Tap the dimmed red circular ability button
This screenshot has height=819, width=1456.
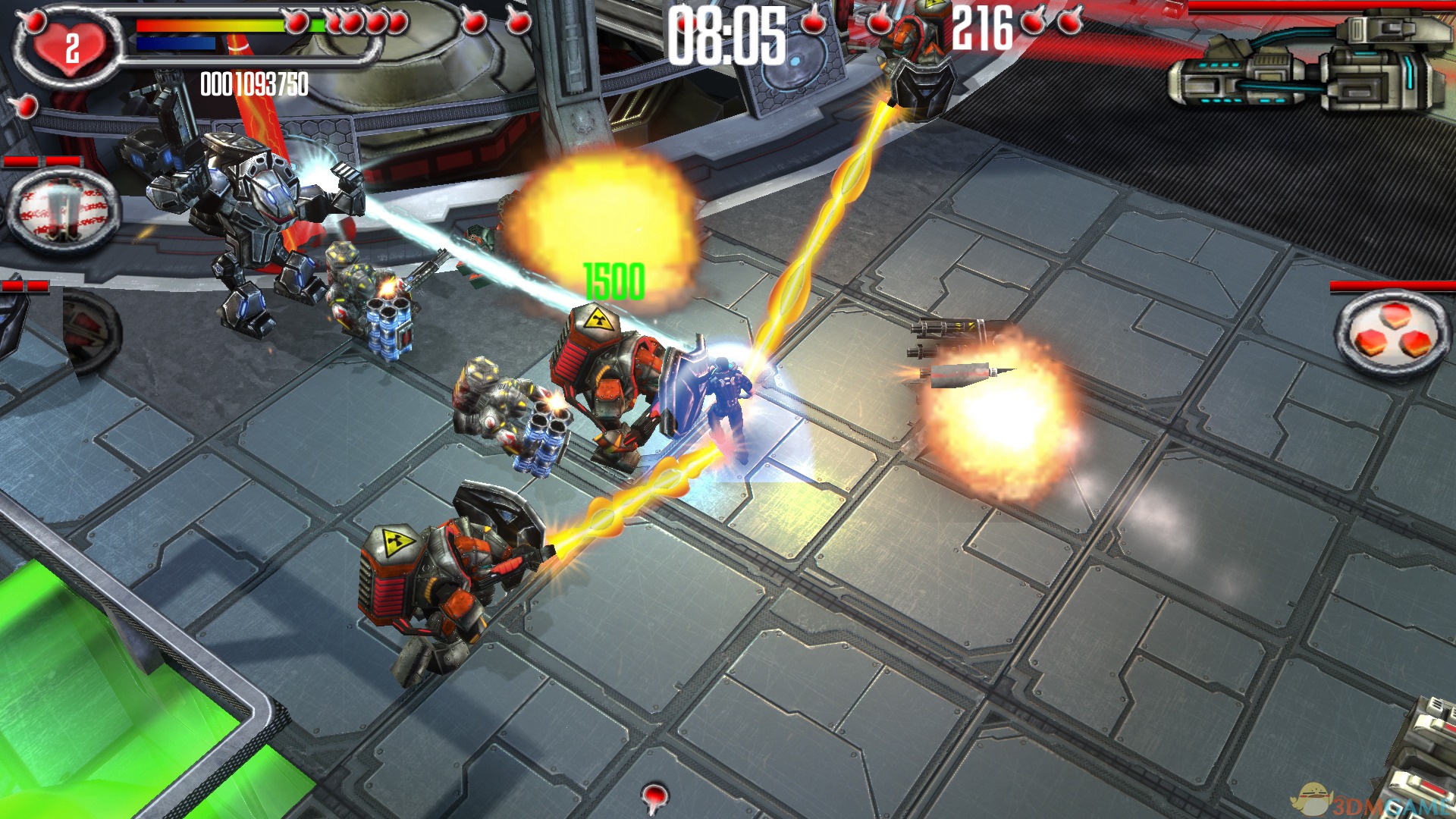pos(91,330)
